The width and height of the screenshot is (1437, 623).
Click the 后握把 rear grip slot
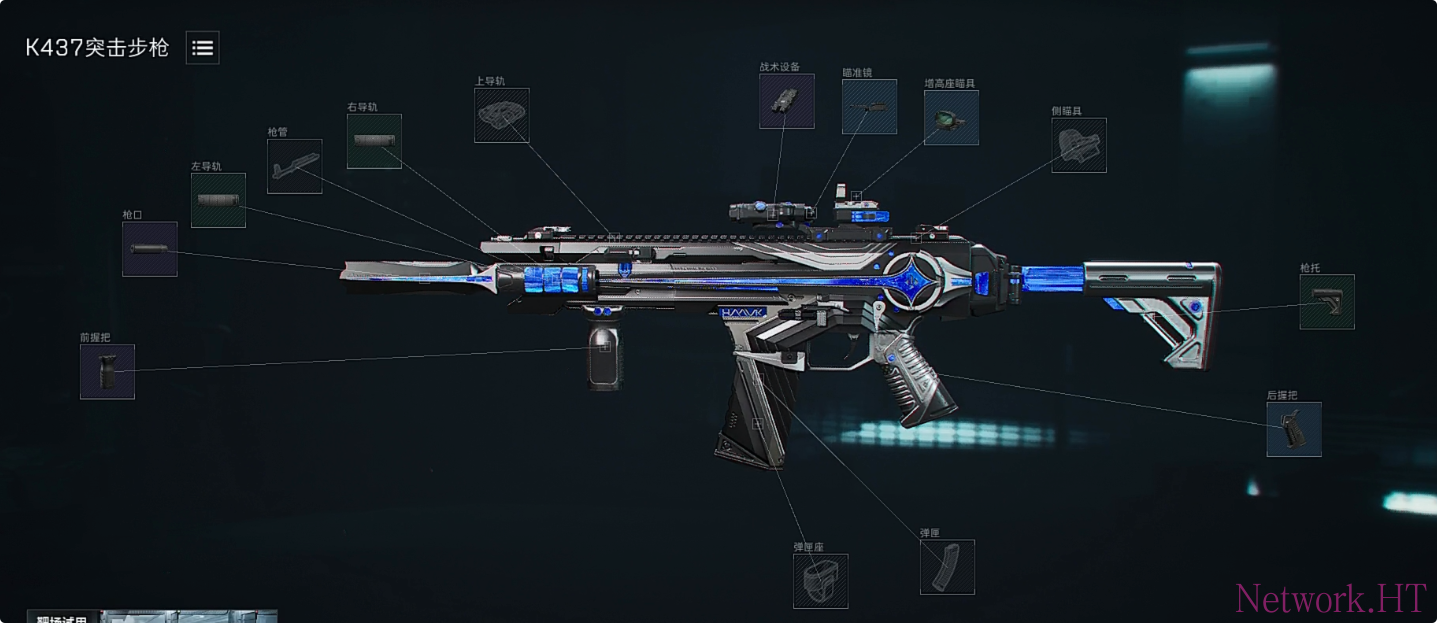click(1294, 430)
